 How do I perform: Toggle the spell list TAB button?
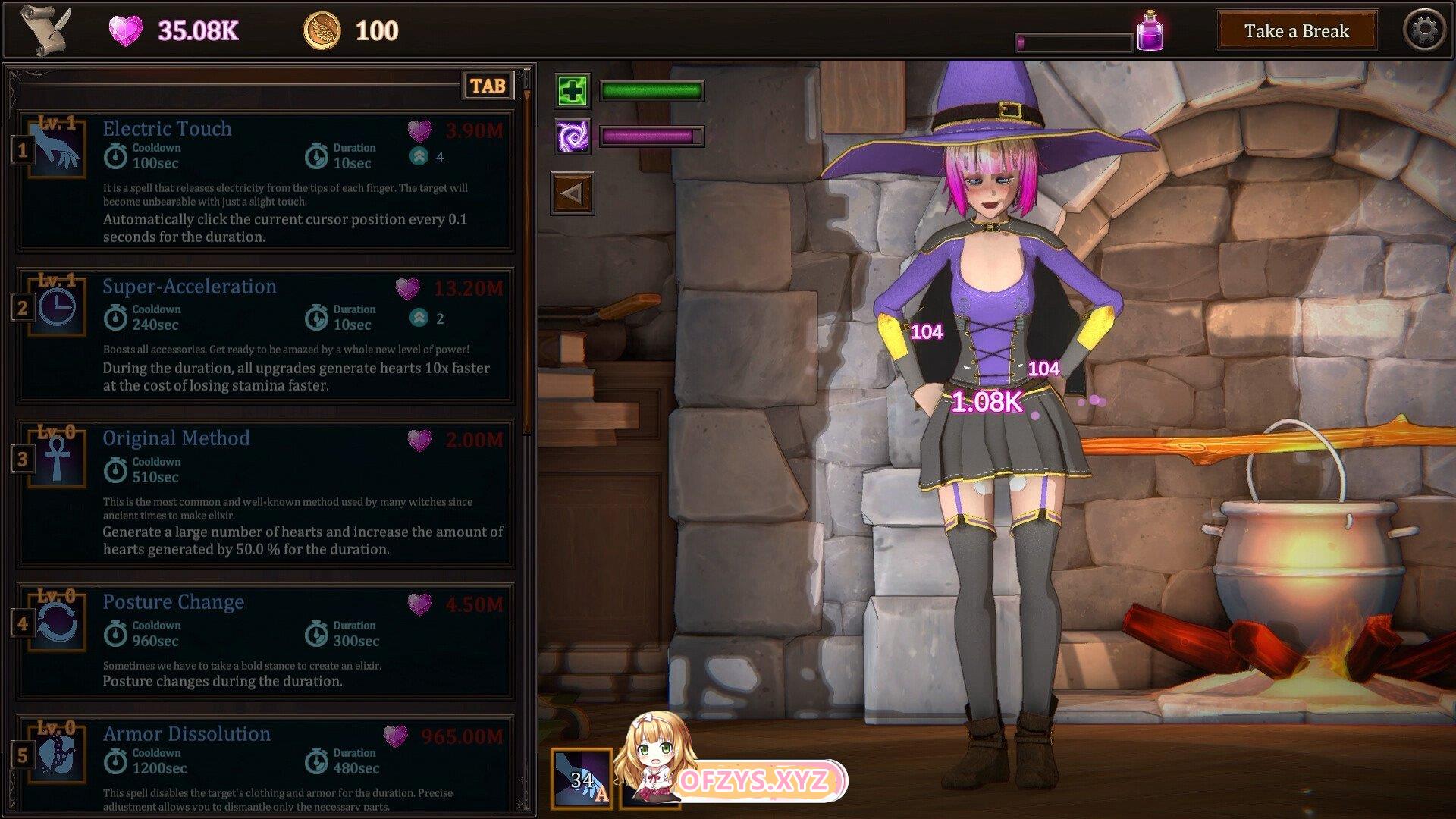(x=488, y=86)
